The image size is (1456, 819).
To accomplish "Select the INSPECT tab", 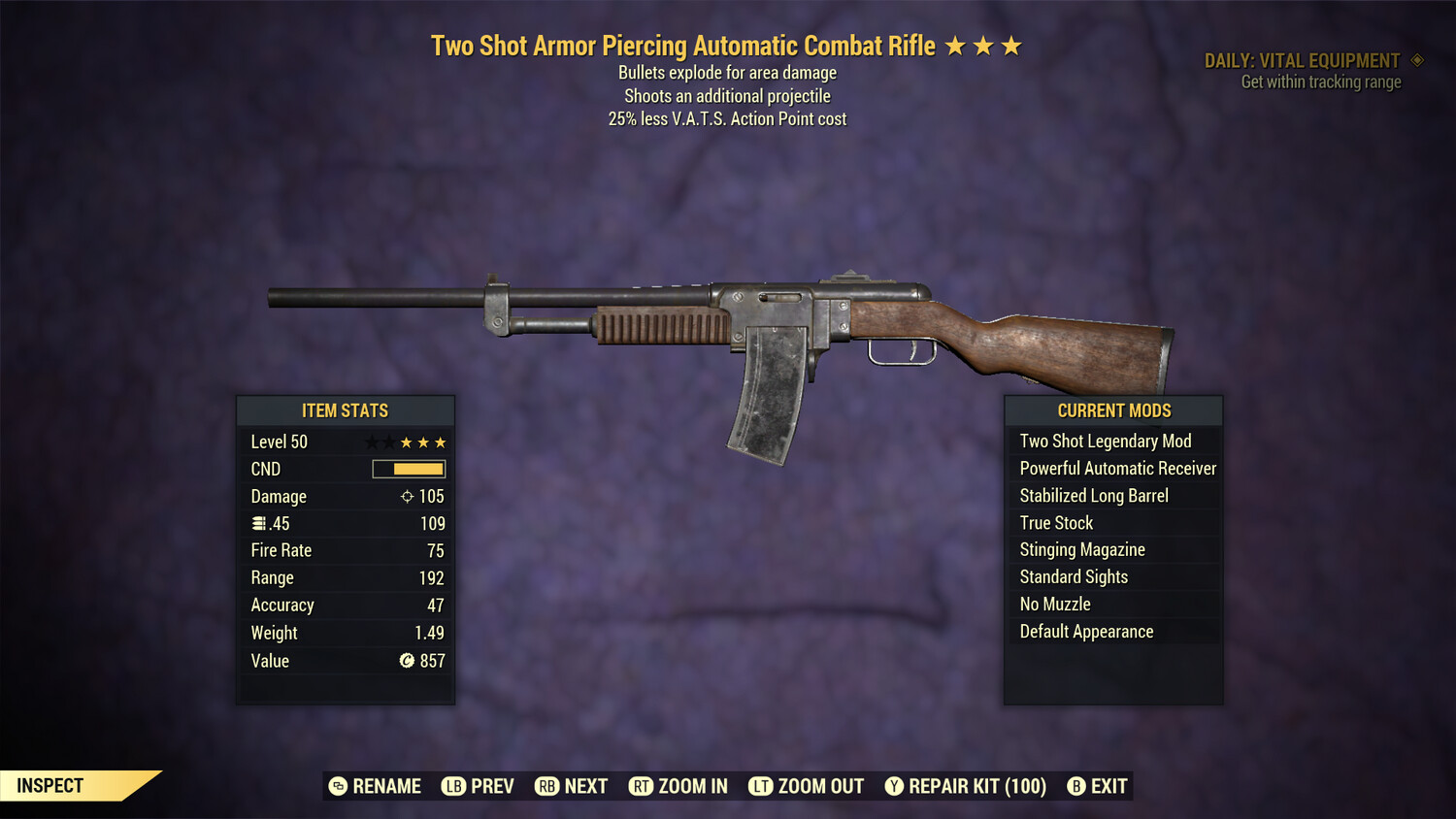I will click(50, 785).
